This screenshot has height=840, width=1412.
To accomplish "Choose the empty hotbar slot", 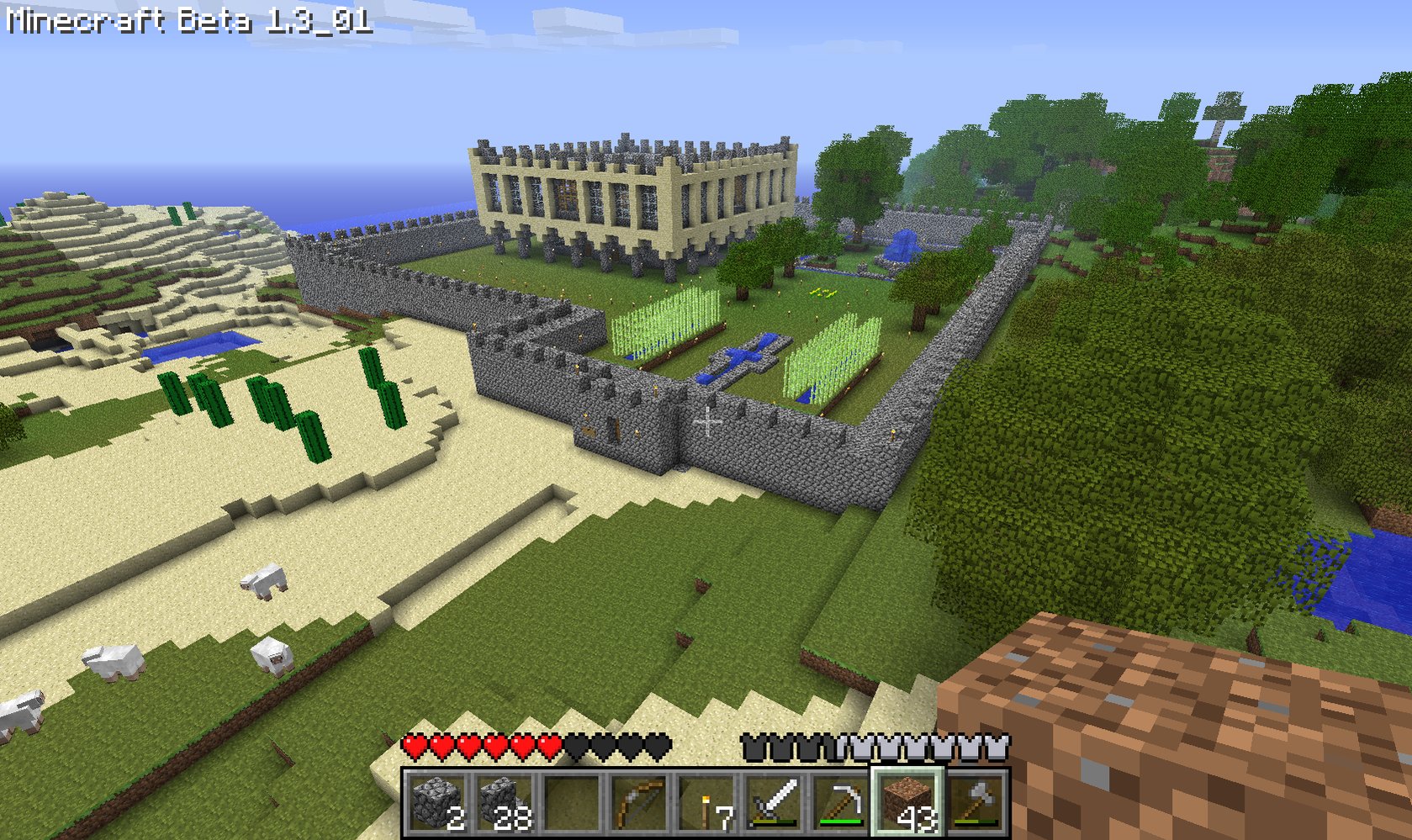I will 572,802.
